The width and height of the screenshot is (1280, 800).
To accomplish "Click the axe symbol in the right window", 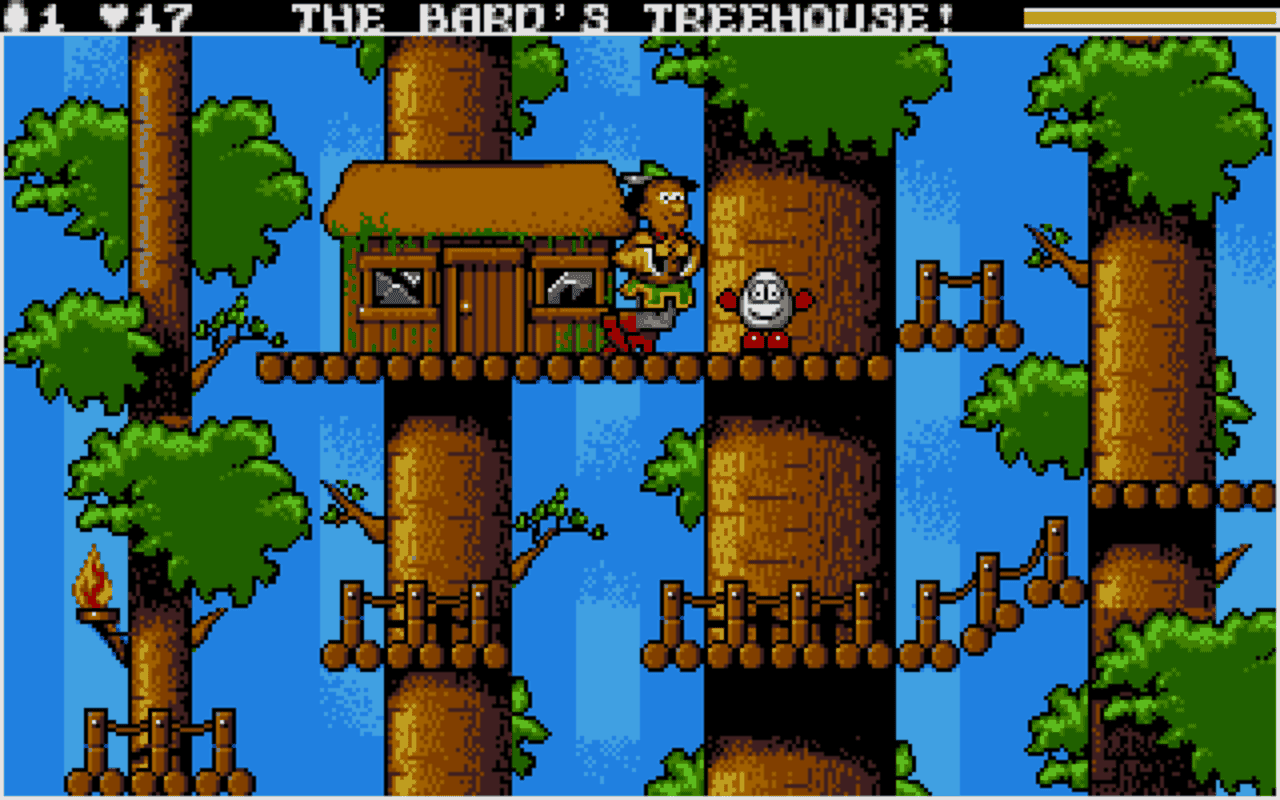I will (567, 287).
